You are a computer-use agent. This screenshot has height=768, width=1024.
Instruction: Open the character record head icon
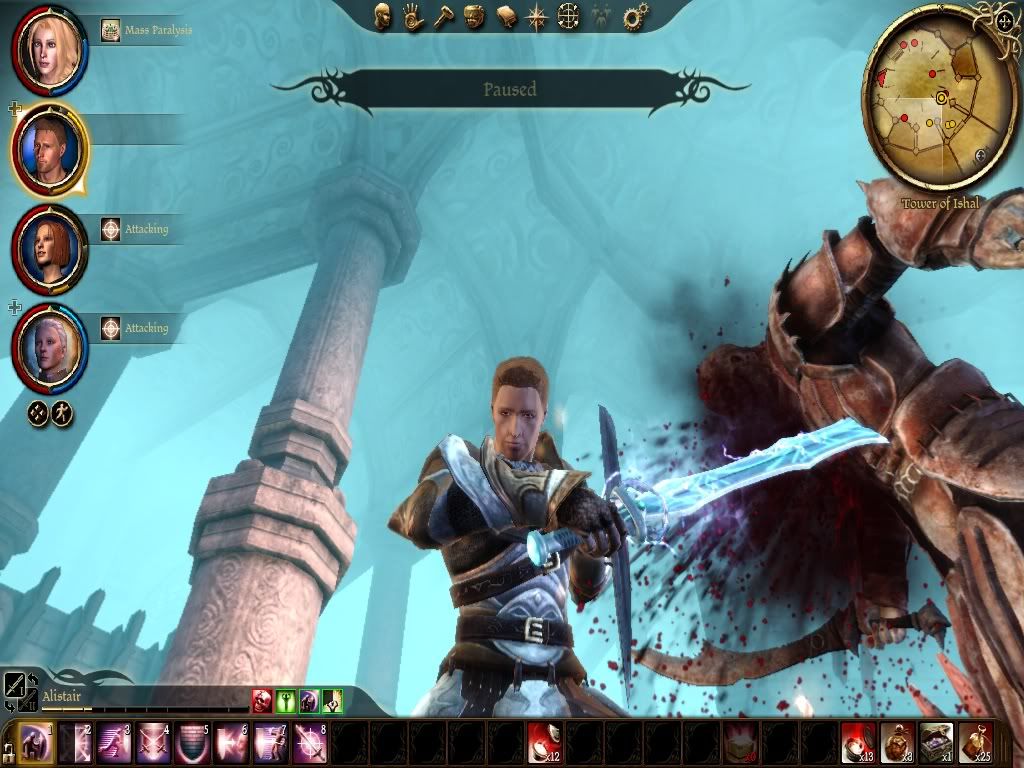pyautogui.click(x=382, y=16)
